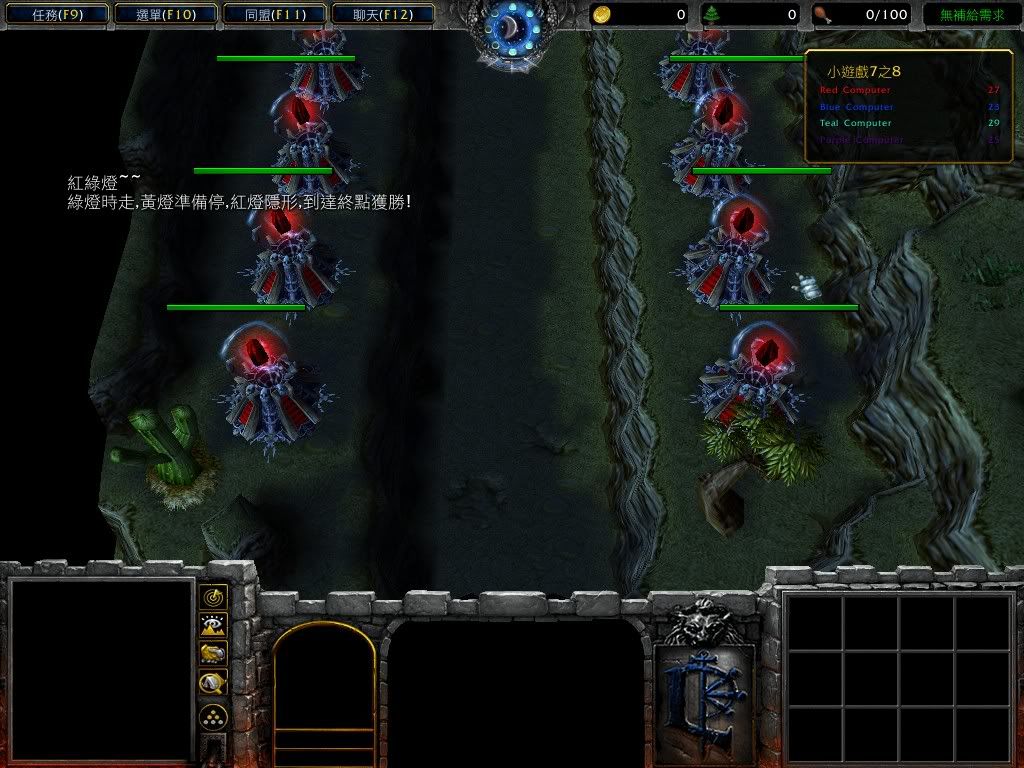Click the food supply meat icon

pos(822,15)
